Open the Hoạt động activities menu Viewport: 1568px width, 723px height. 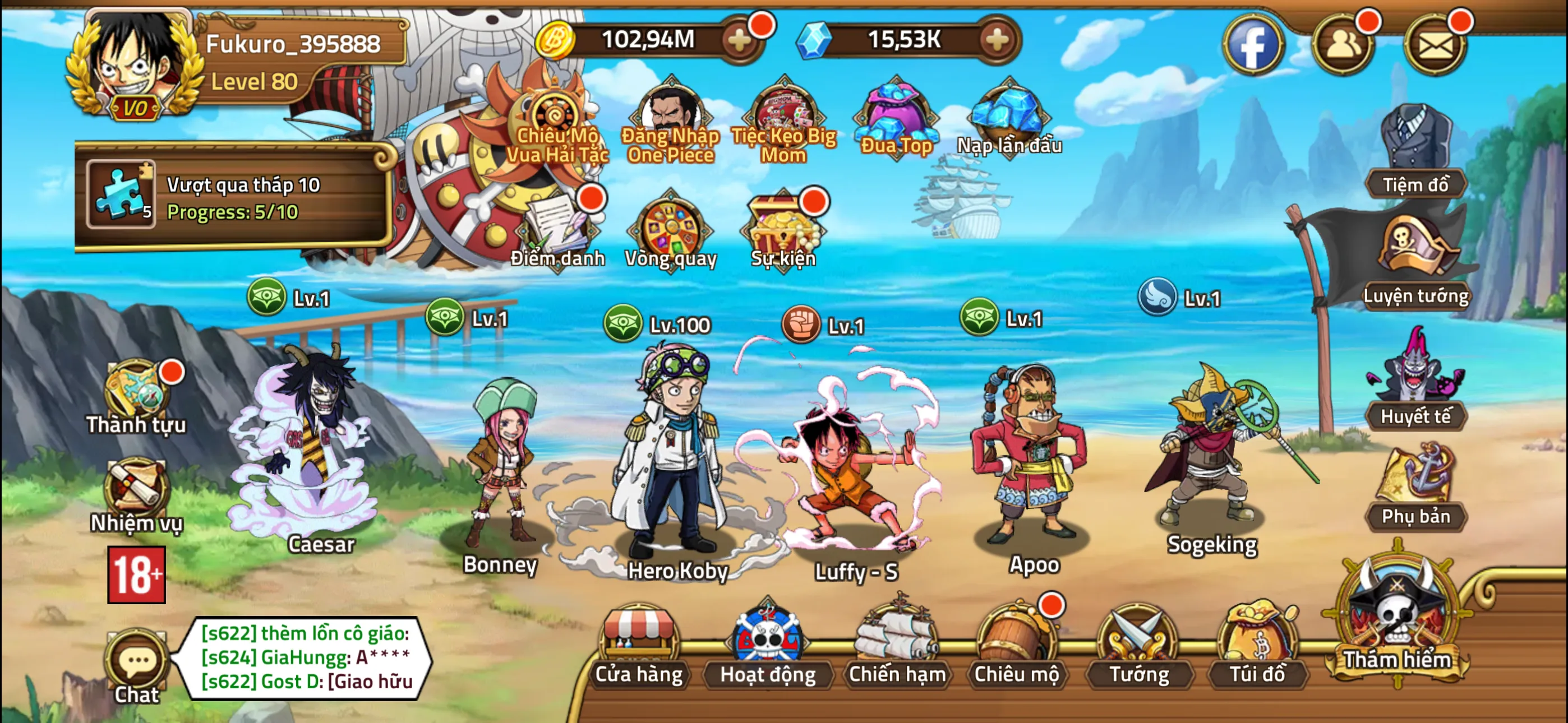point(767,646)
